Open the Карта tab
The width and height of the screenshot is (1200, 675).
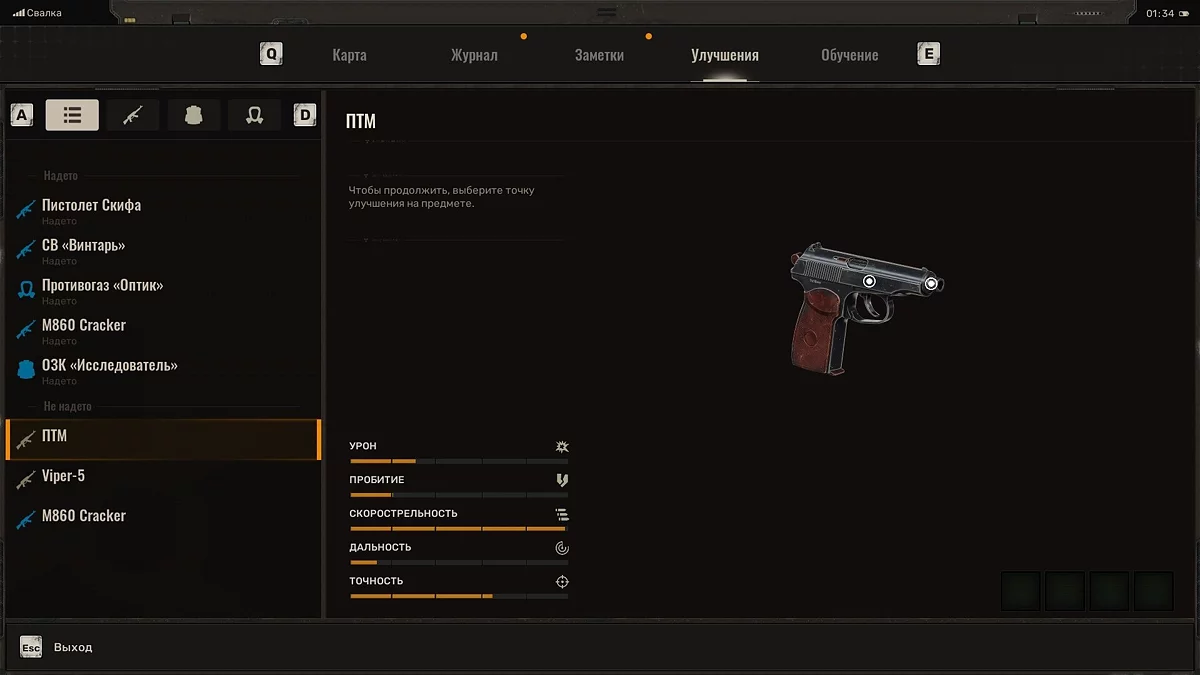[x=349, y=55]
